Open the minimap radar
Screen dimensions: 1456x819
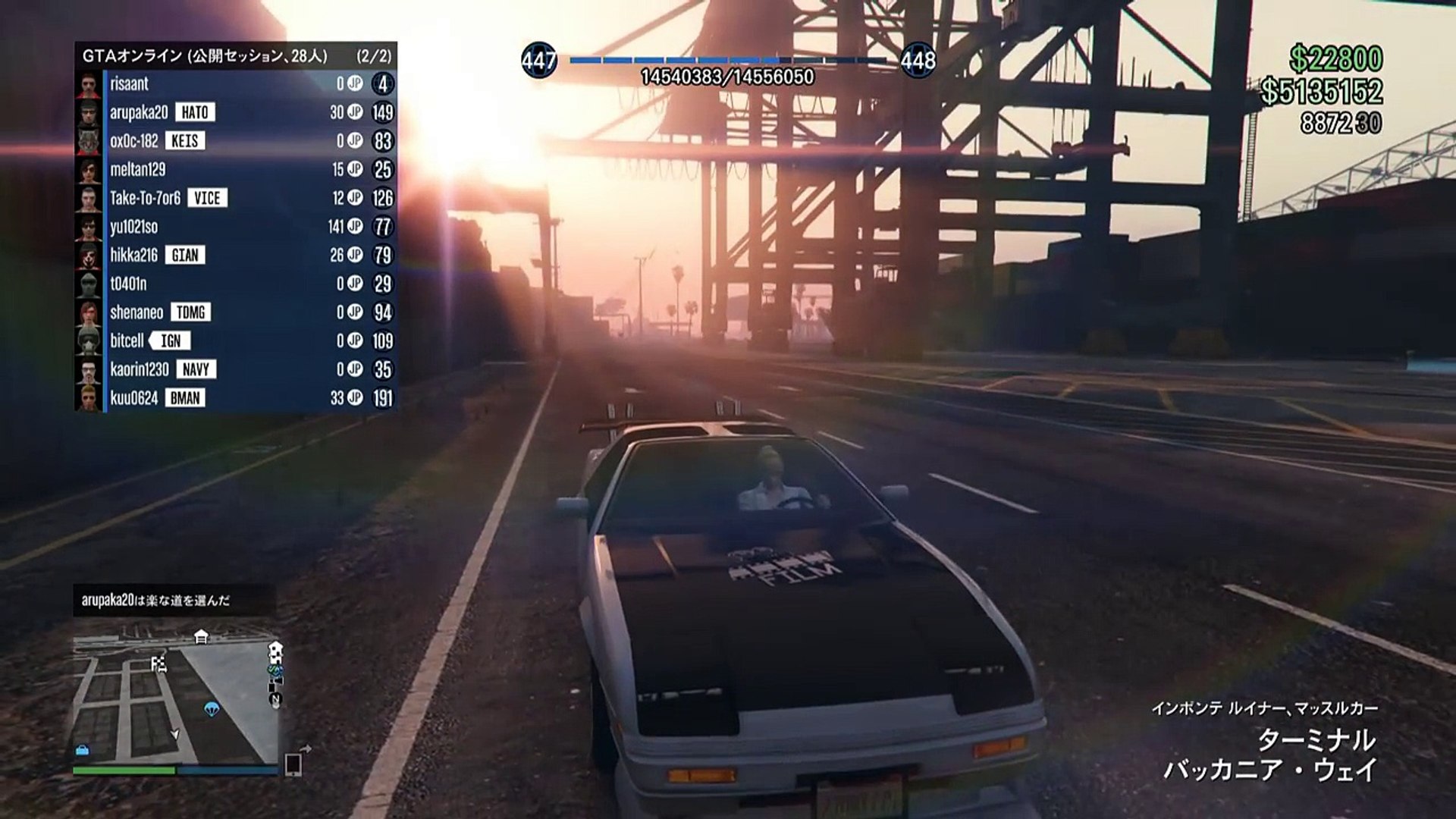pos(176,698)
